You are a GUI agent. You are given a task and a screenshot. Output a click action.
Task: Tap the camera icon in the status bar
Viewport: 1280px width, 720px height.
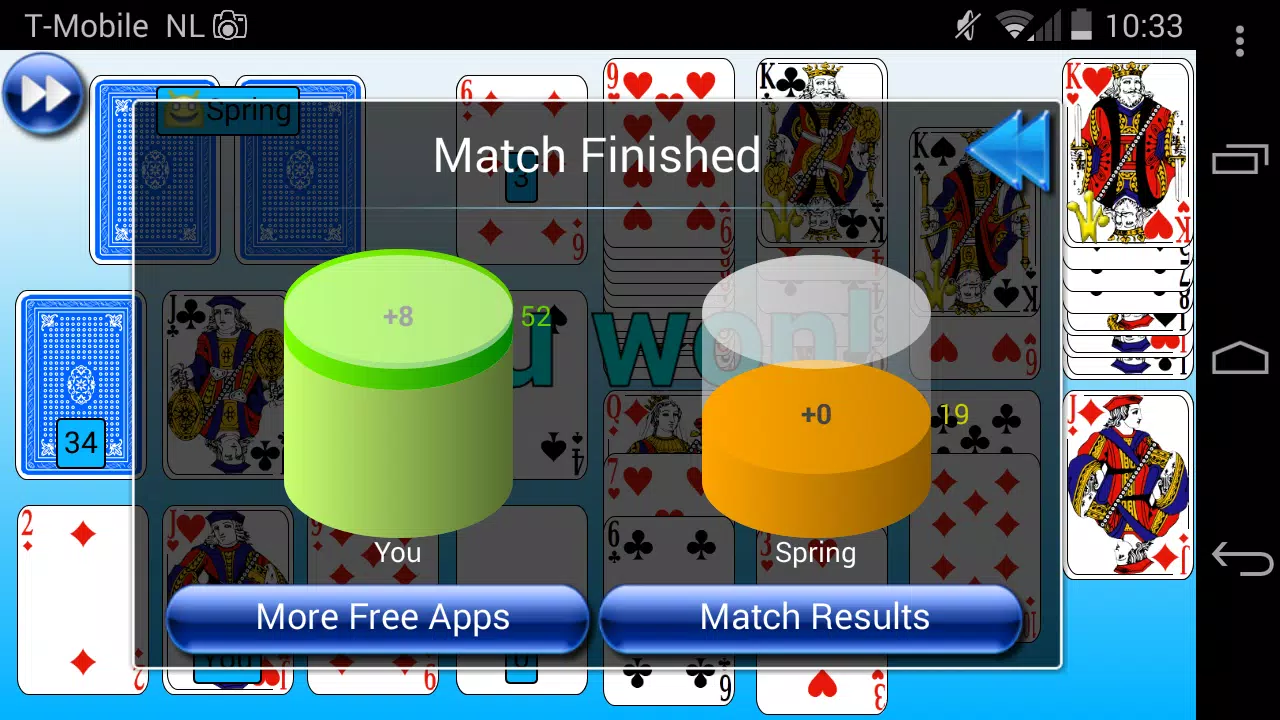tap(230, 25)
